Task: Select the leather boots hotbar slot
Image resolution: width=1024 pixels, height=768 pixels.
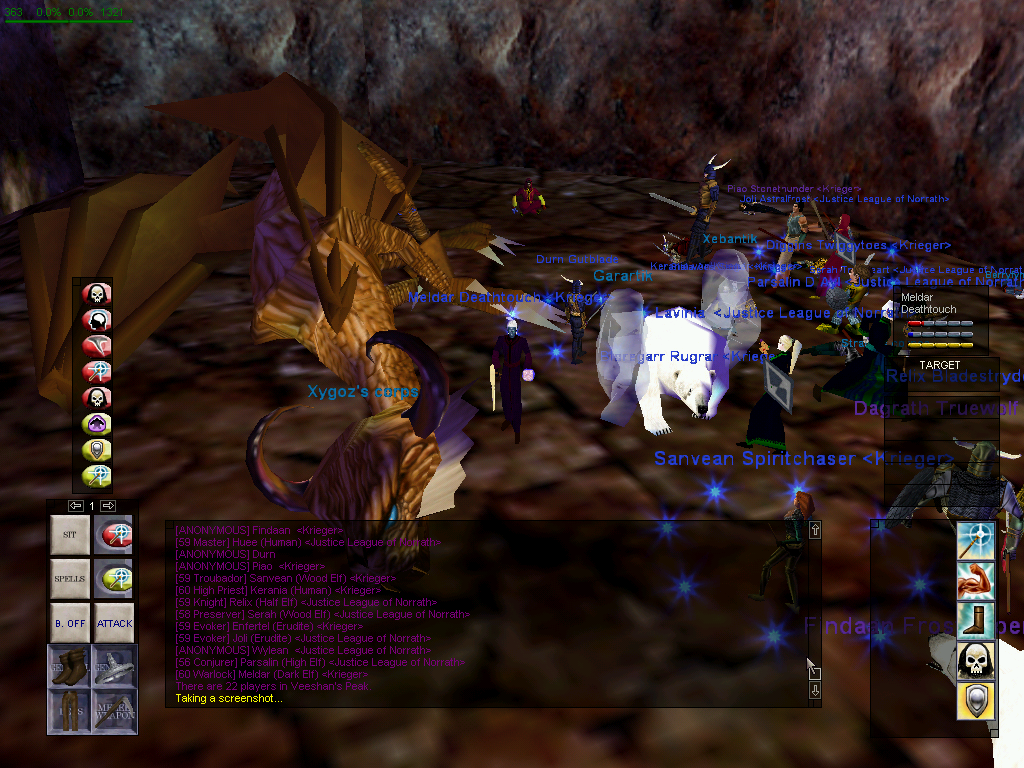Action: (69, 666)
